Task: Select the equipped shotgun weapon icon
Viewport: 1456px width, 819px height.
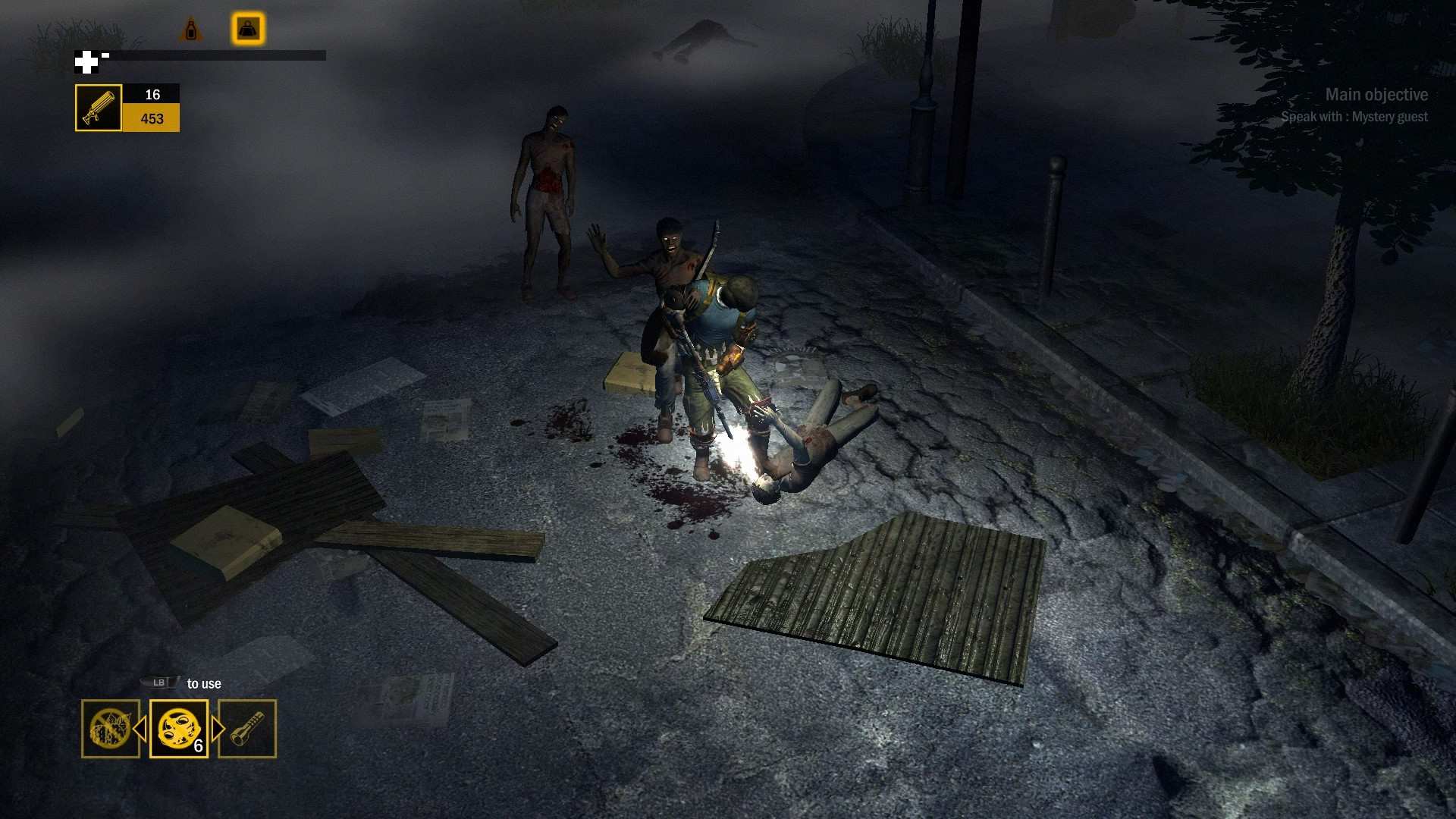Action: [99, 108]
